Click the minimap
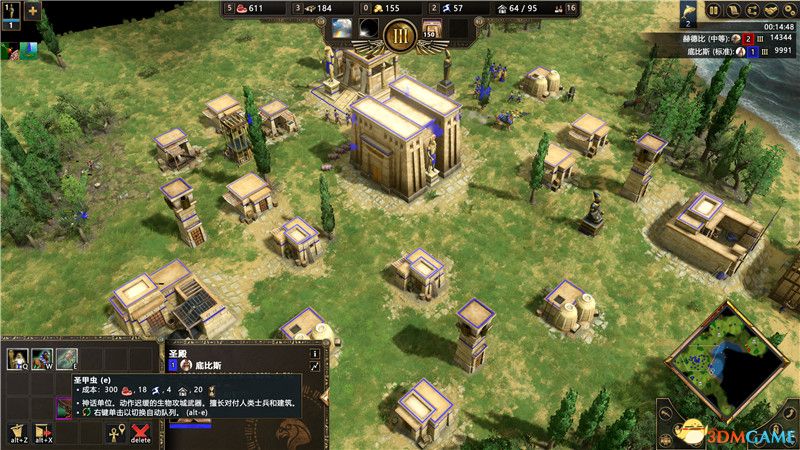The width and height of the screenshot is (800, 450). (x=724, y=362)
